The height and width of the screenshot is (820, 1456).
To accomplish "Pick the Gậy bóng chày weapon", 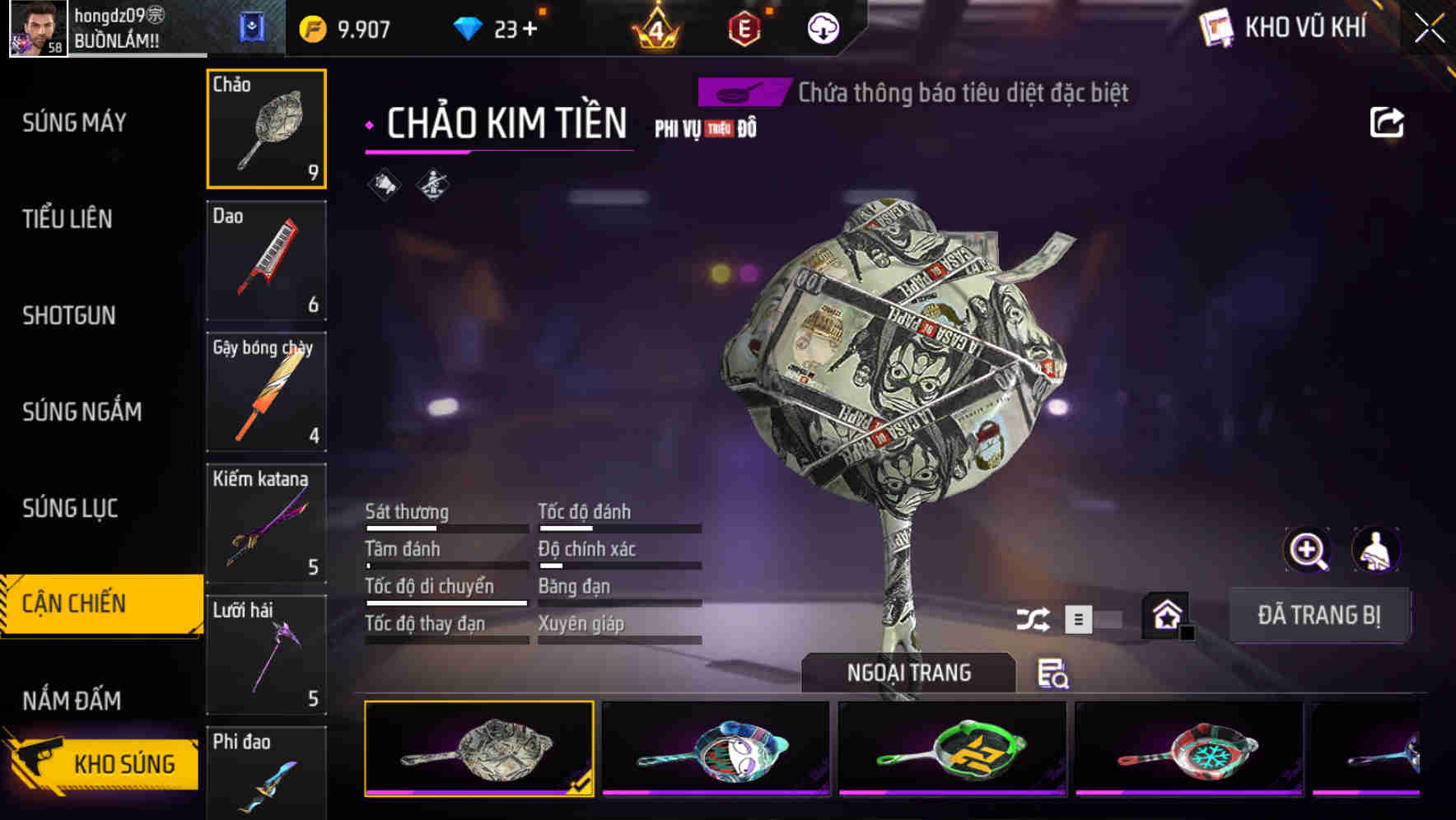I will (x=266, y=392).
